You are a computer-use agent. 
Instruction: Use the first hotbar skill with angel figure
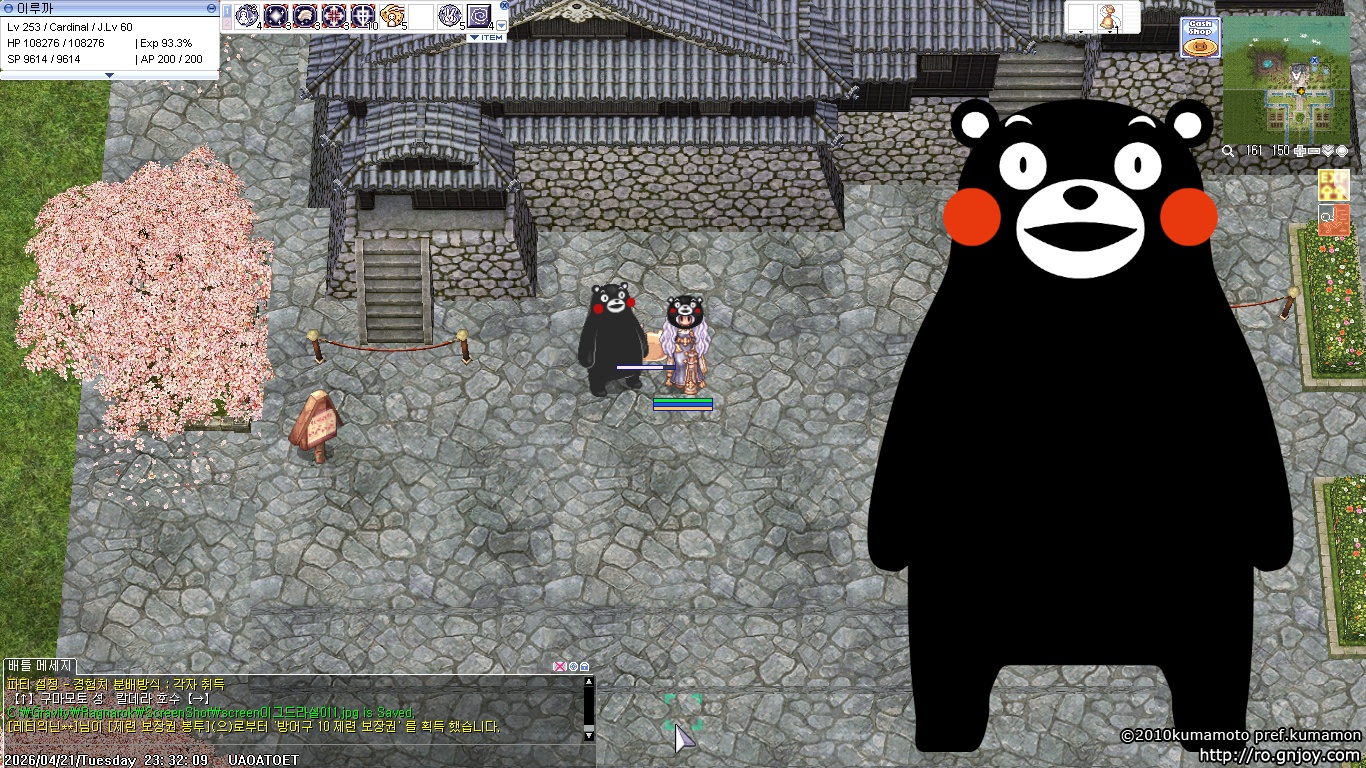[x=247, y=16]
